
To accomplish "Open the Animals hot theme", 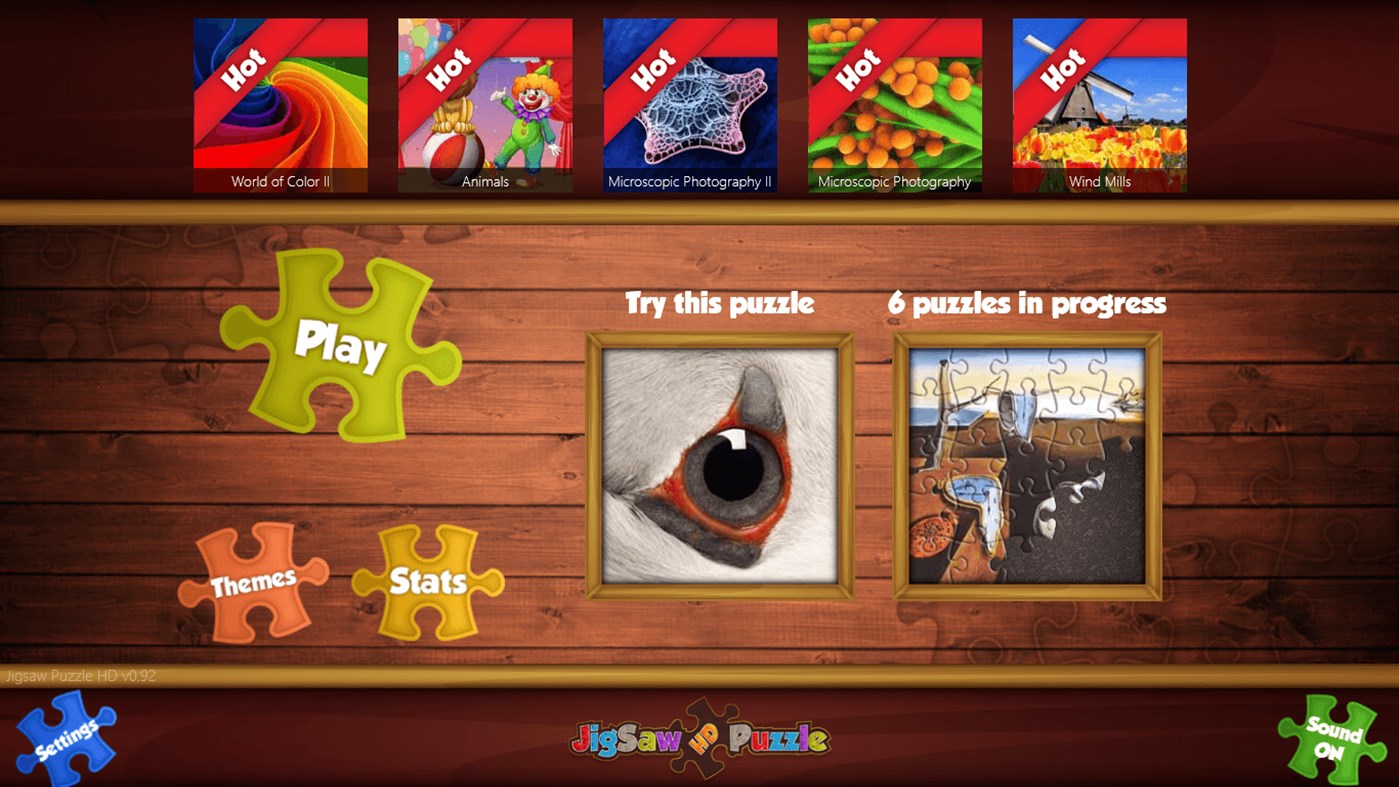I will coord(486,100).
